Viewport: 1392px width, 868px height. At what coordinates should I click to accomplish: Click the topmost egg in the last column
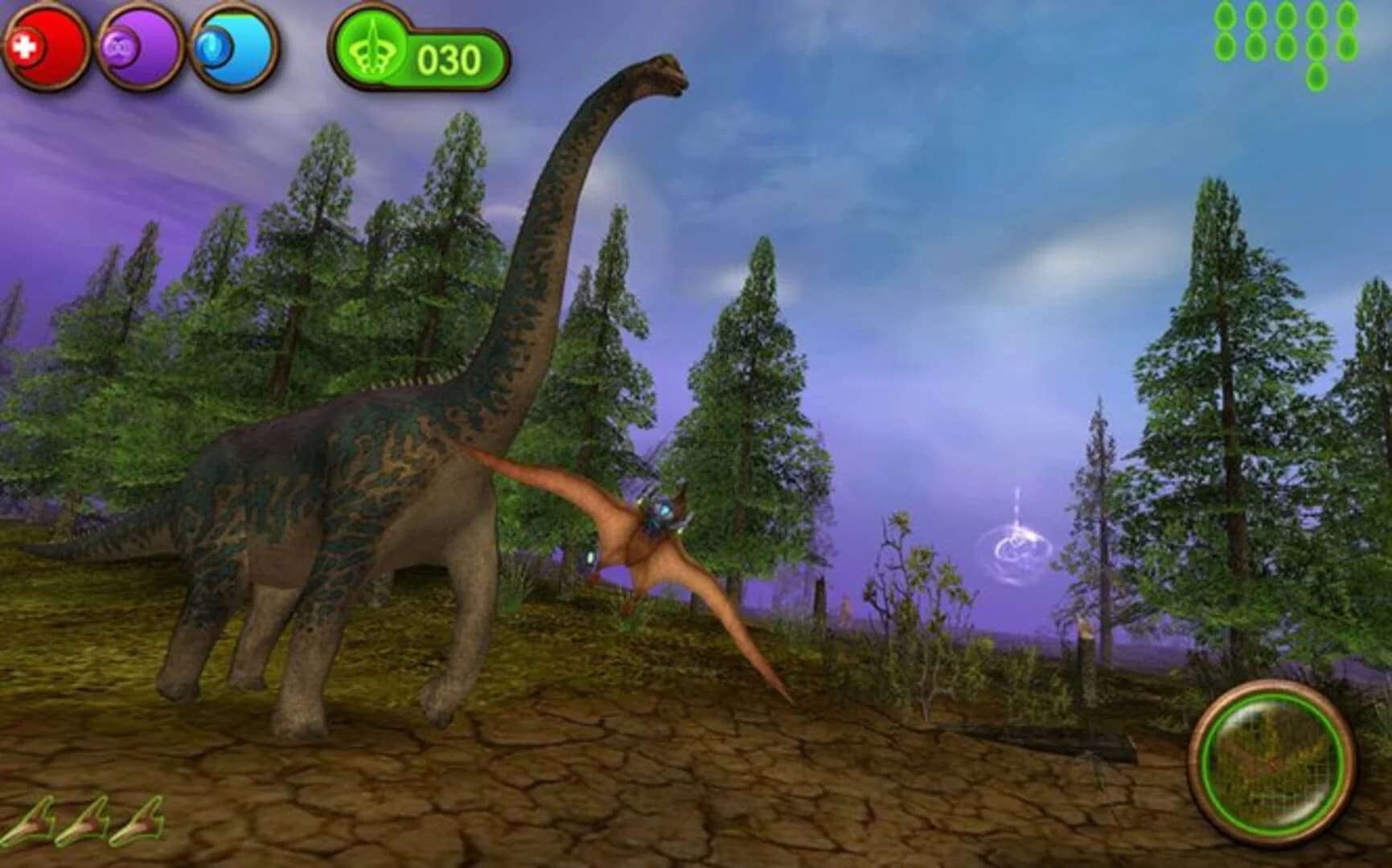point(1347,16)
